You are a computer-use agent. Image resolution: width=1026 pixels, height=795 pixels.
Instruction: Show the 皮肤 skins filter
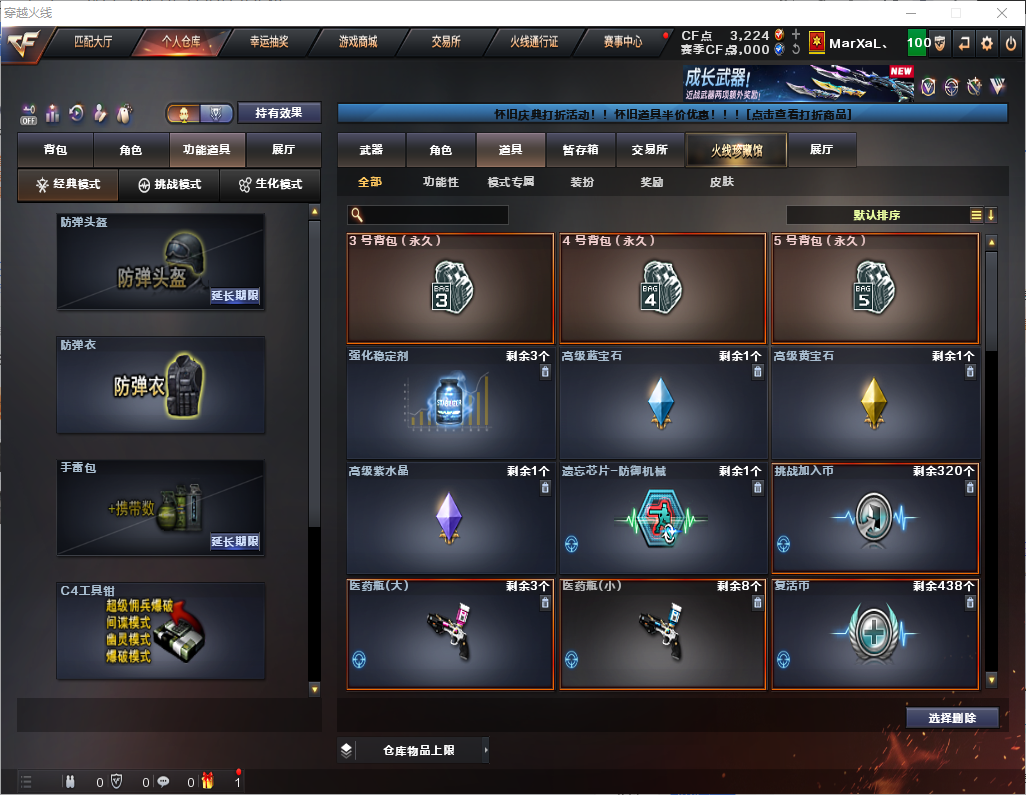721,182
